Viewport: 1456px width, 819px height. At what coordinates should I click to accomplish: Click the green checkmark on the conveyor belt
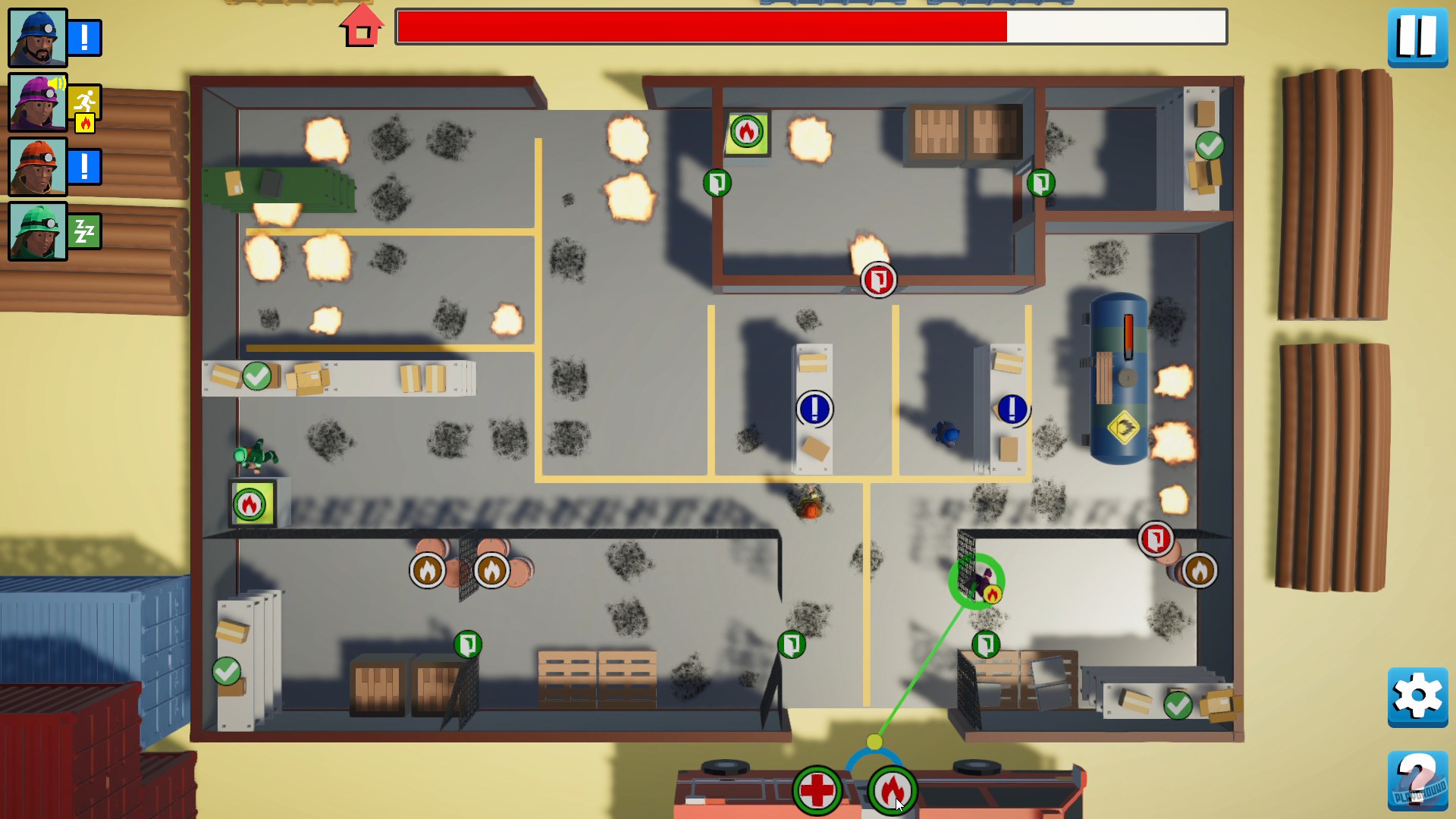tap(256, 375)
